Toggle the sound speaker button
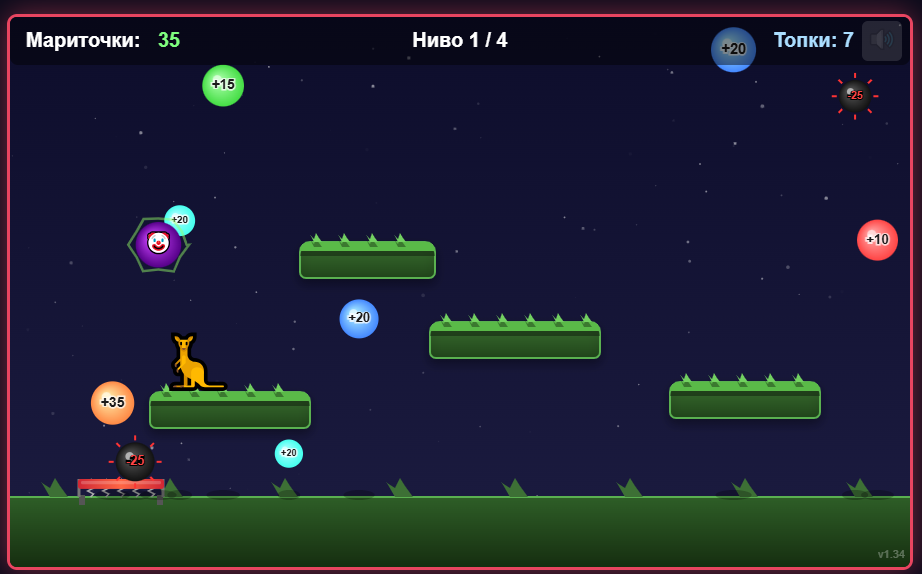 pyautogui.click(x=881, y=41)
